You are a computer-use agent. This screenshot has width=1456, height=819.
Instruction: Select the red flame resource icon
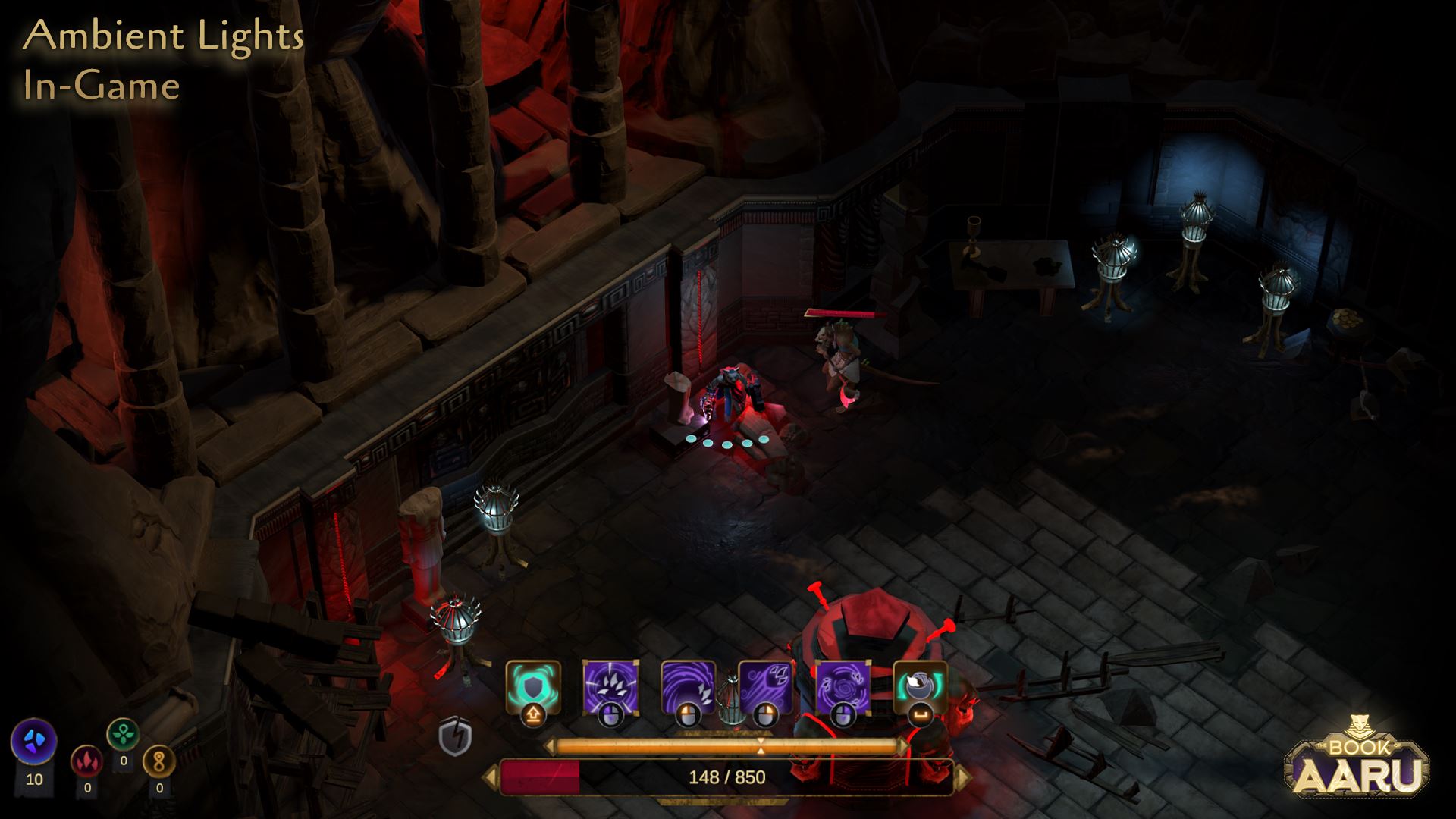[x=86, y=761]
